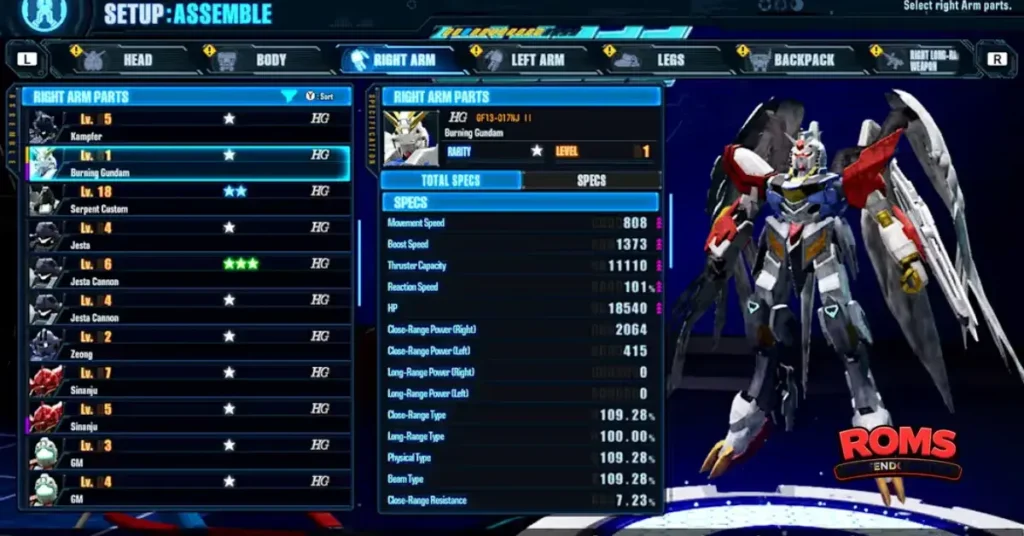
Task: Go to the LEGS tab
Action: click(658, 60)
